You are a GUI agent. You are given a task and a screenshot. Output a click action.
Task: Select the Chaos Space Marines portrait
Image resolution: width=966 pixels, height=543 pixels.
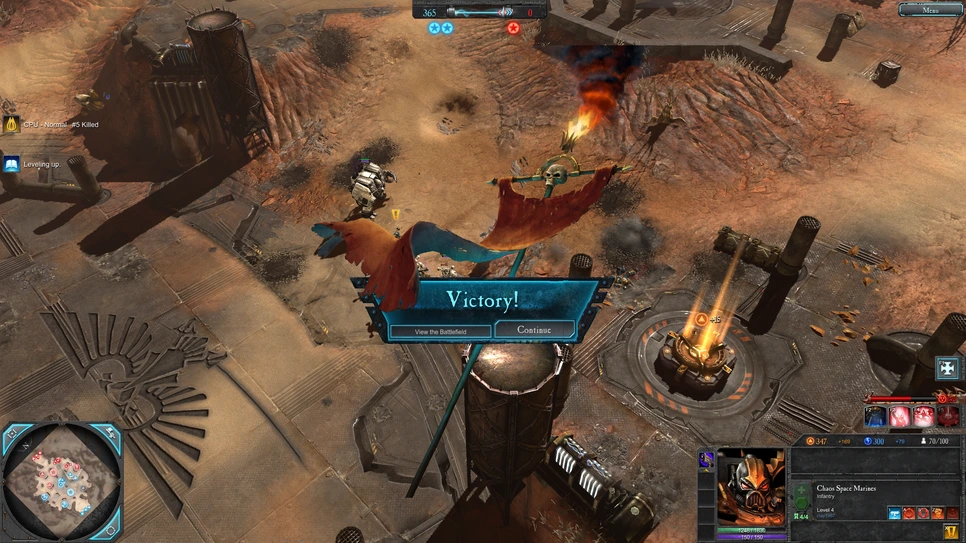pyautogui.click(x=751, y=487)
